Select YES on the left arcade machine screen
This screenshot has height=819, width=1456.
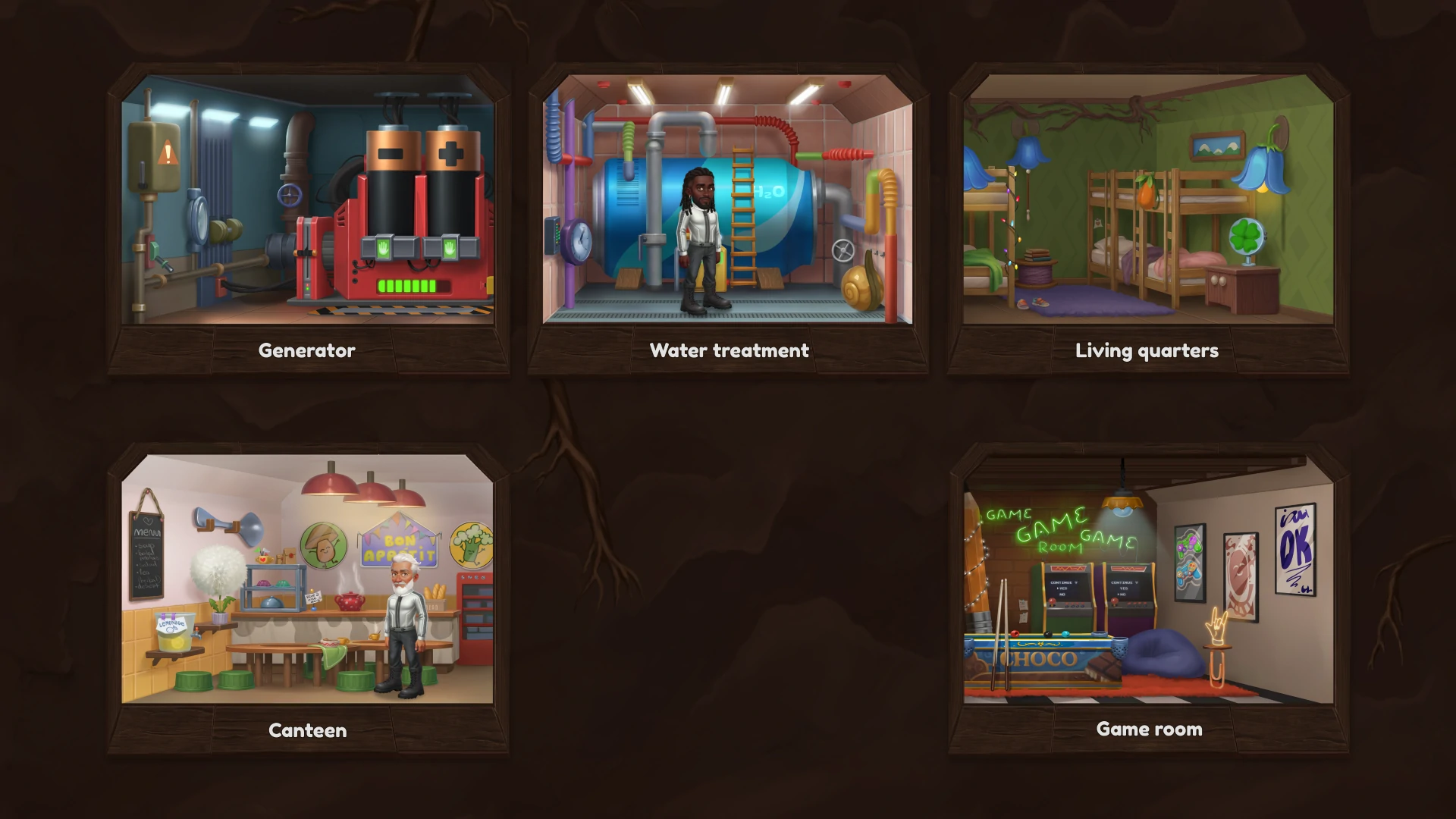1062,588
